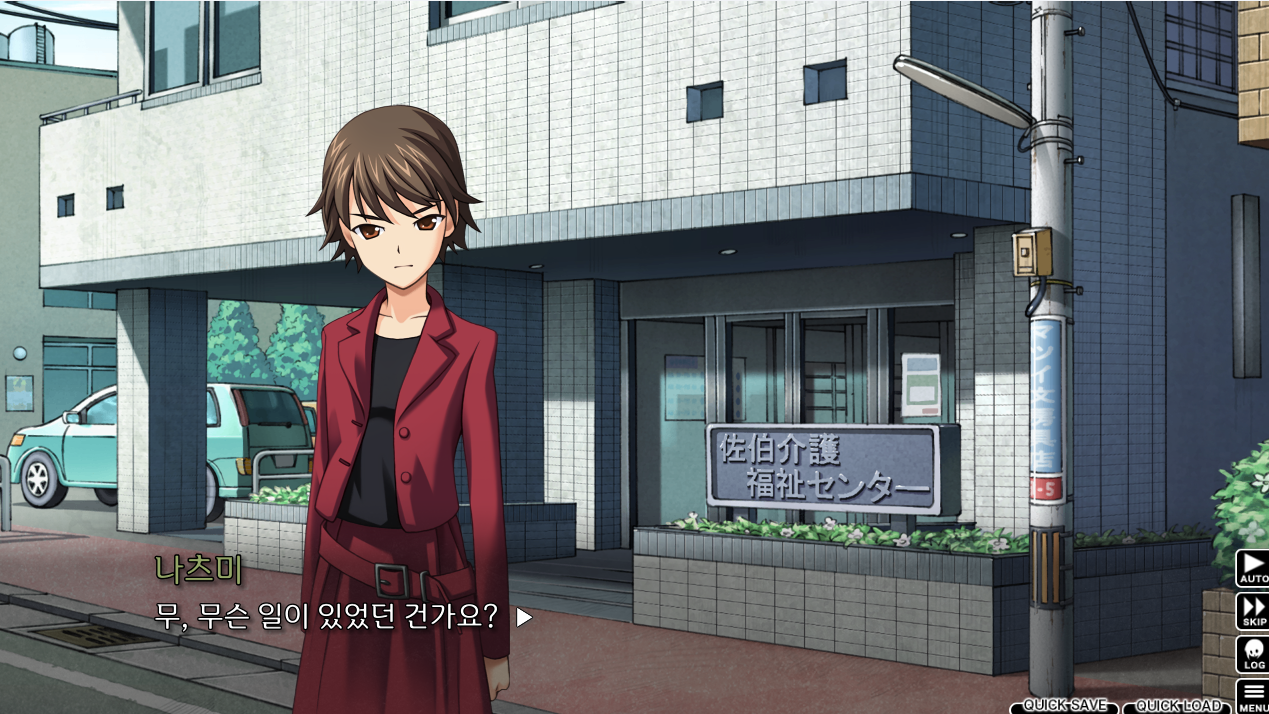Open the dialogue LOG
The height and width of the screenshot is (714, 1269).
1252,654
